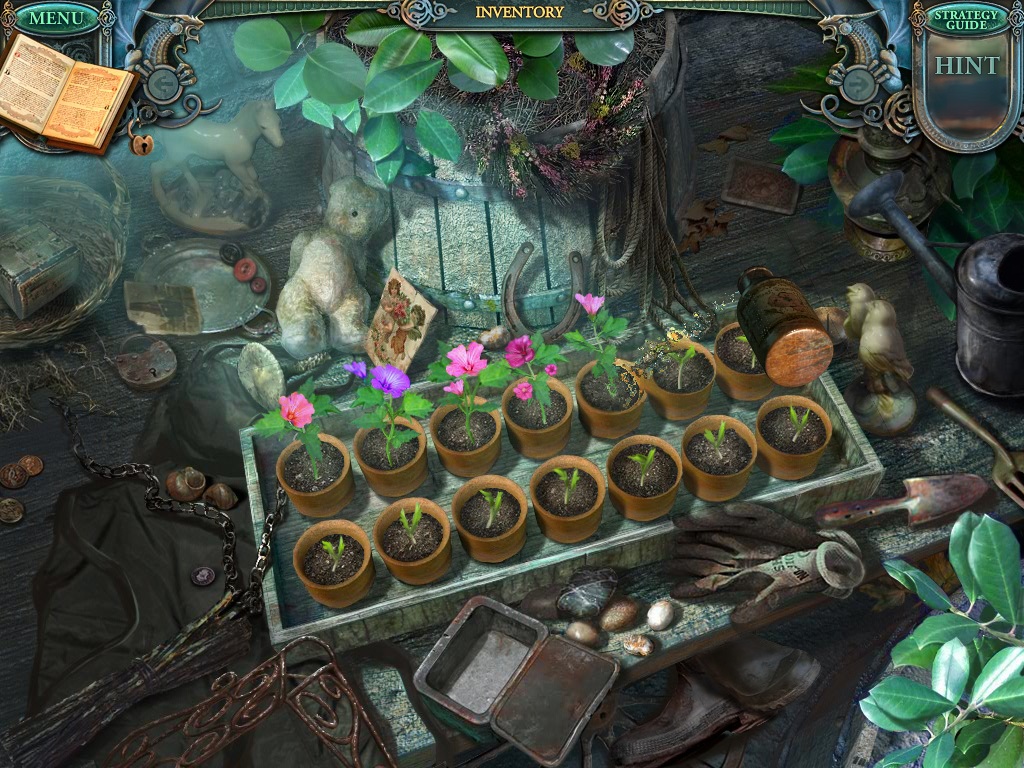Open the journal book

(66, 92)
